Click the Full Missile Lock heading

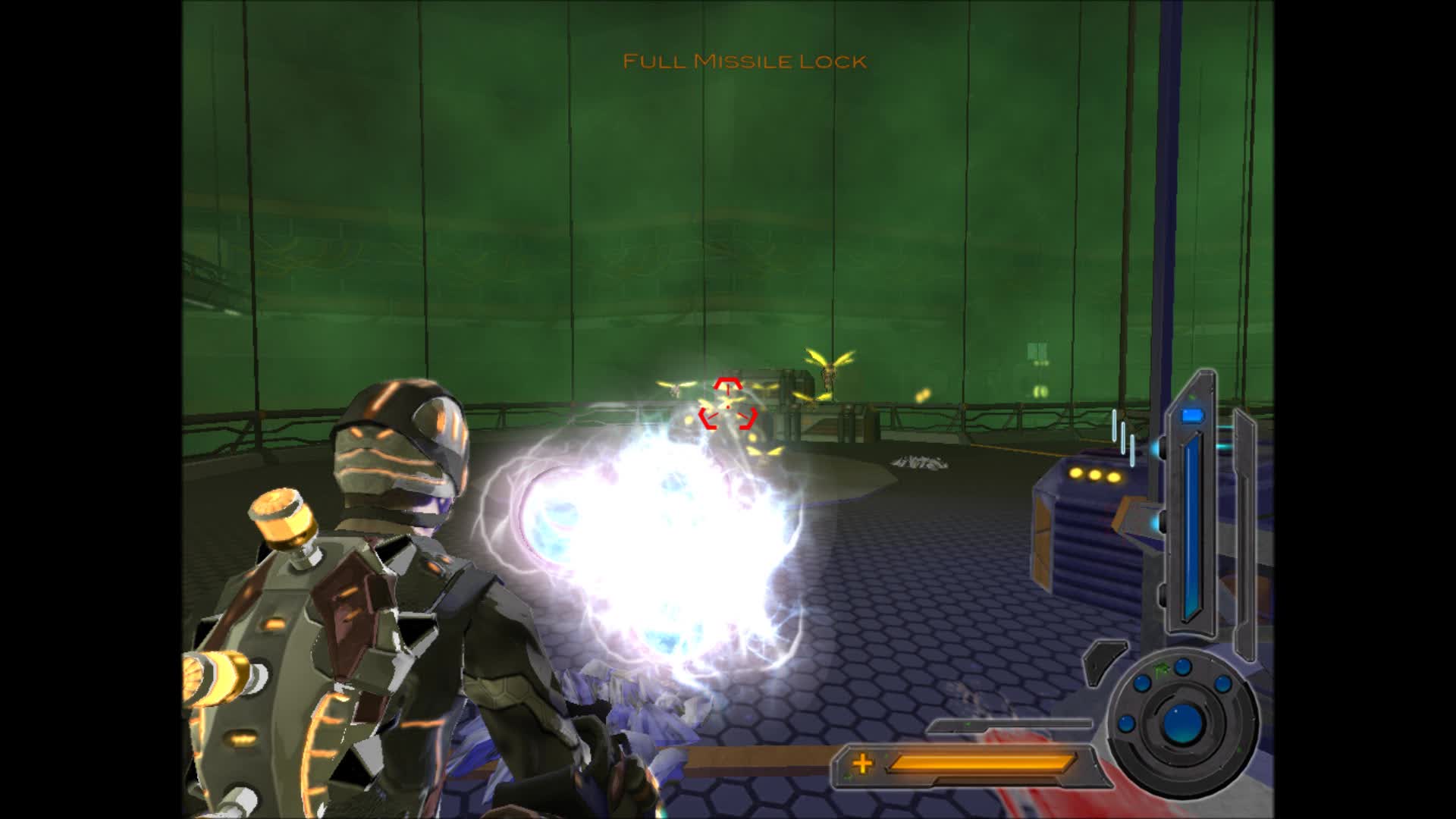click(x=744, y=60)
